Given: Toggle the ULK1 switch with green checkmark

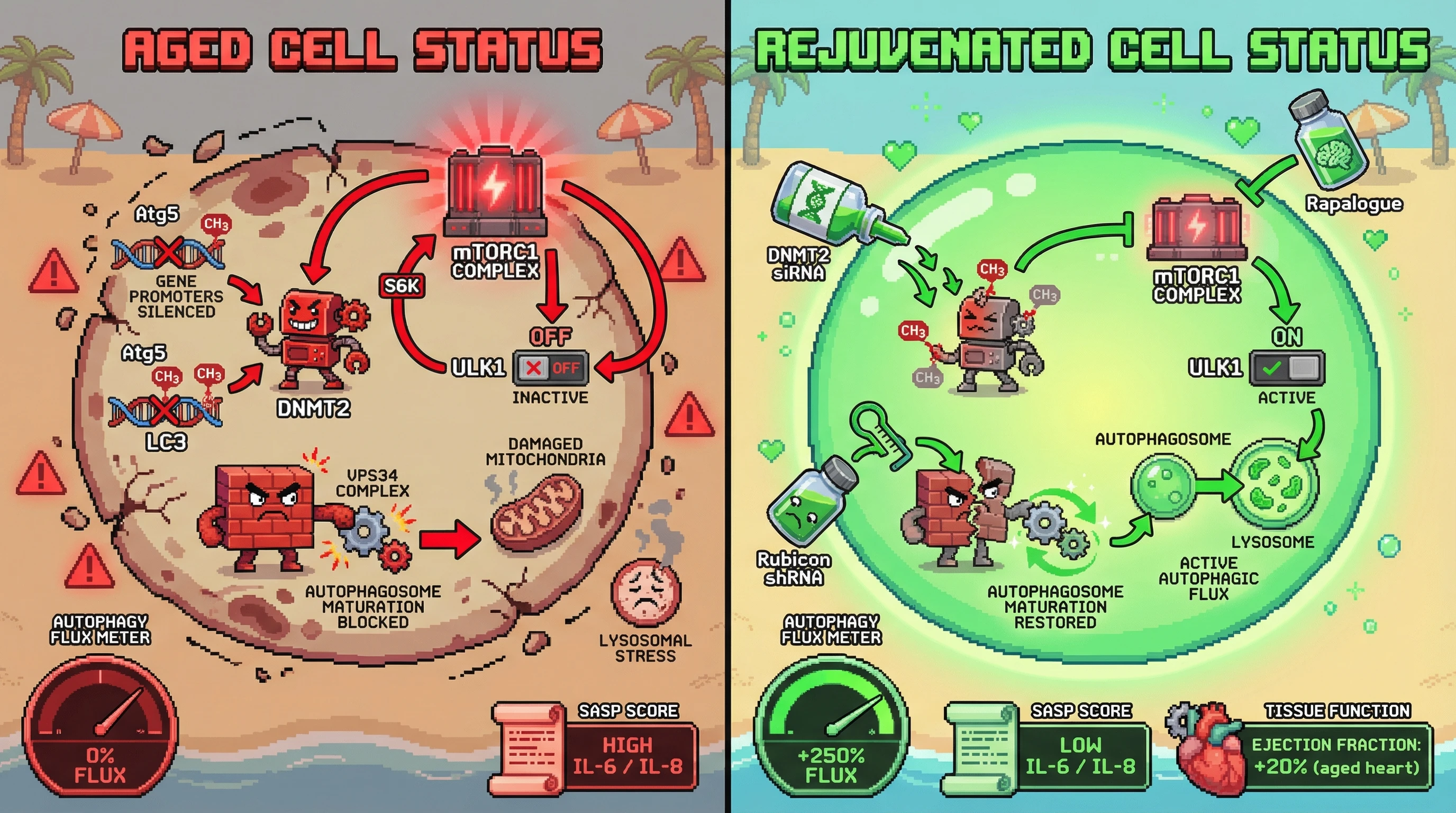Looking at the screenshot, I should 1287,368.
